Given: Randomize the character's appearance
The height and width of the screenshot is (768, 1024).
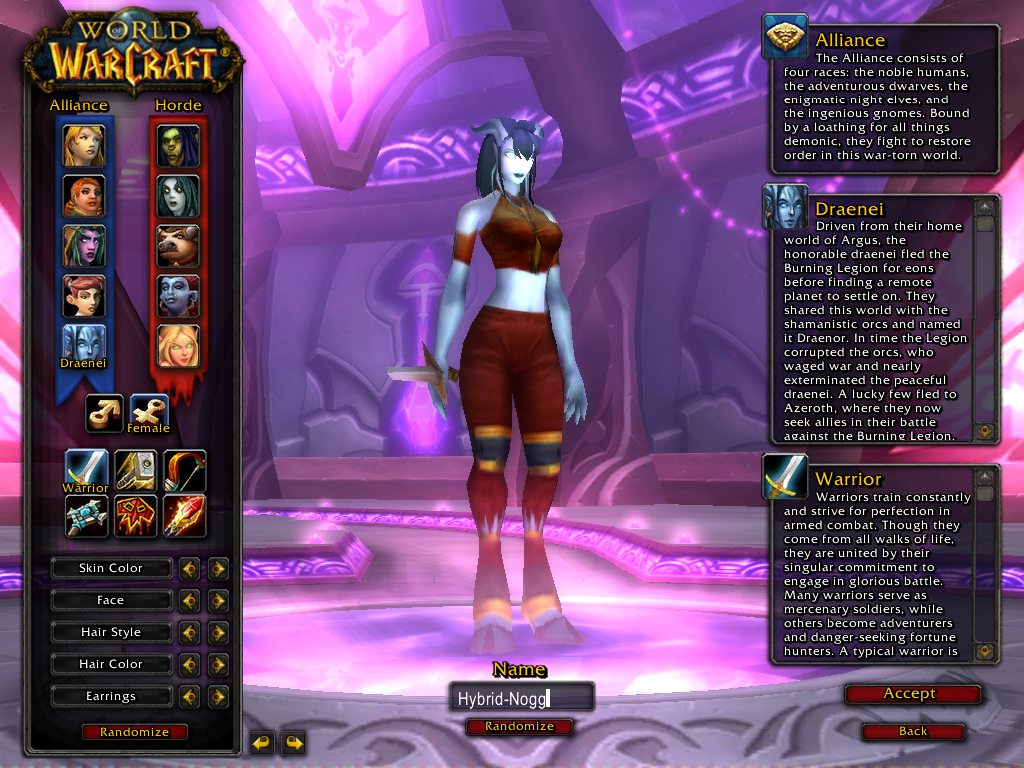Looking at the screenshot, I should pyautogui.click(x=134, y=732).
